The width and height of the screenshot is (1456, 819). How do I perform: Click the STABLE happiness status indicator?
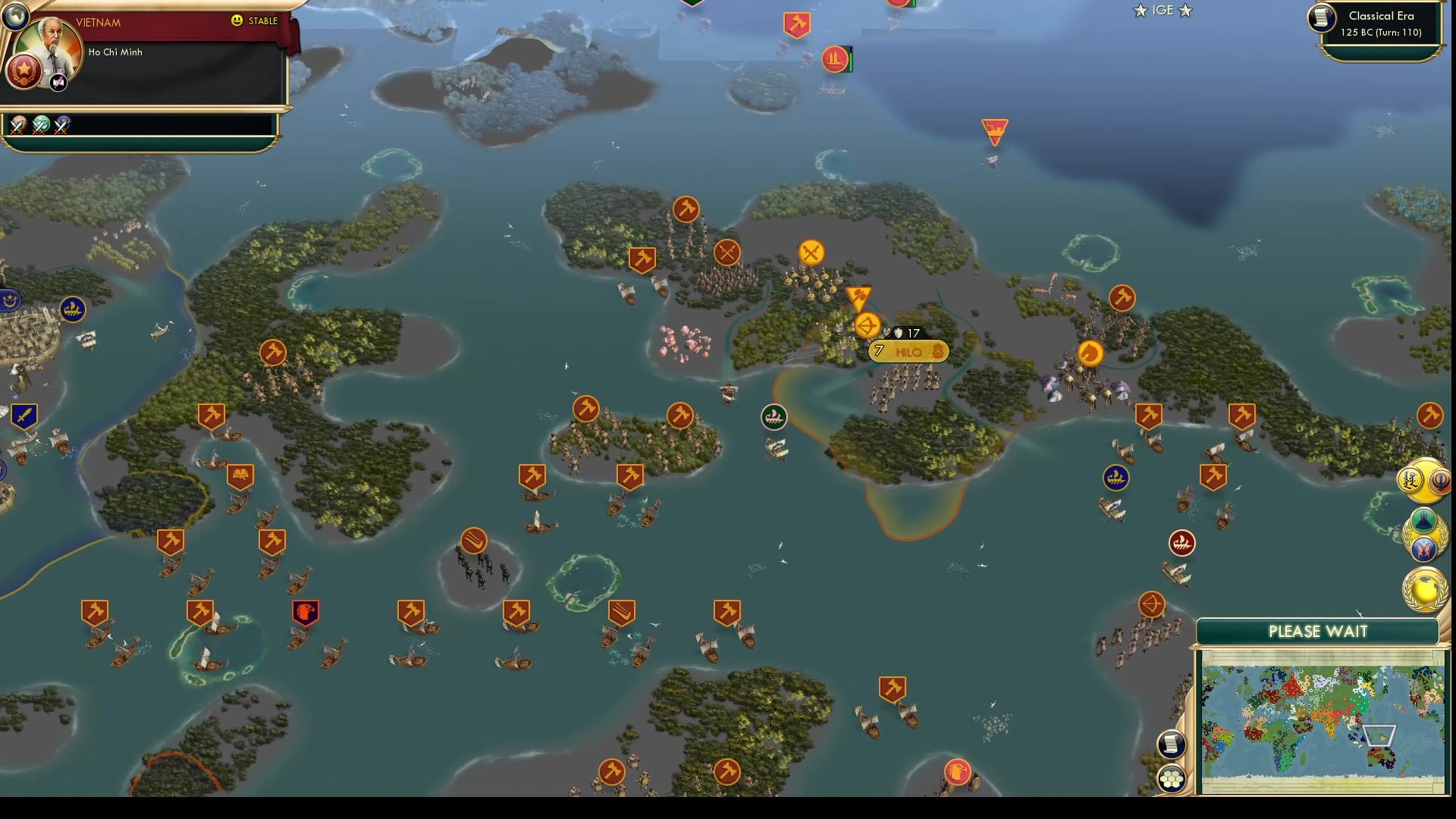(x=256, y=20)
